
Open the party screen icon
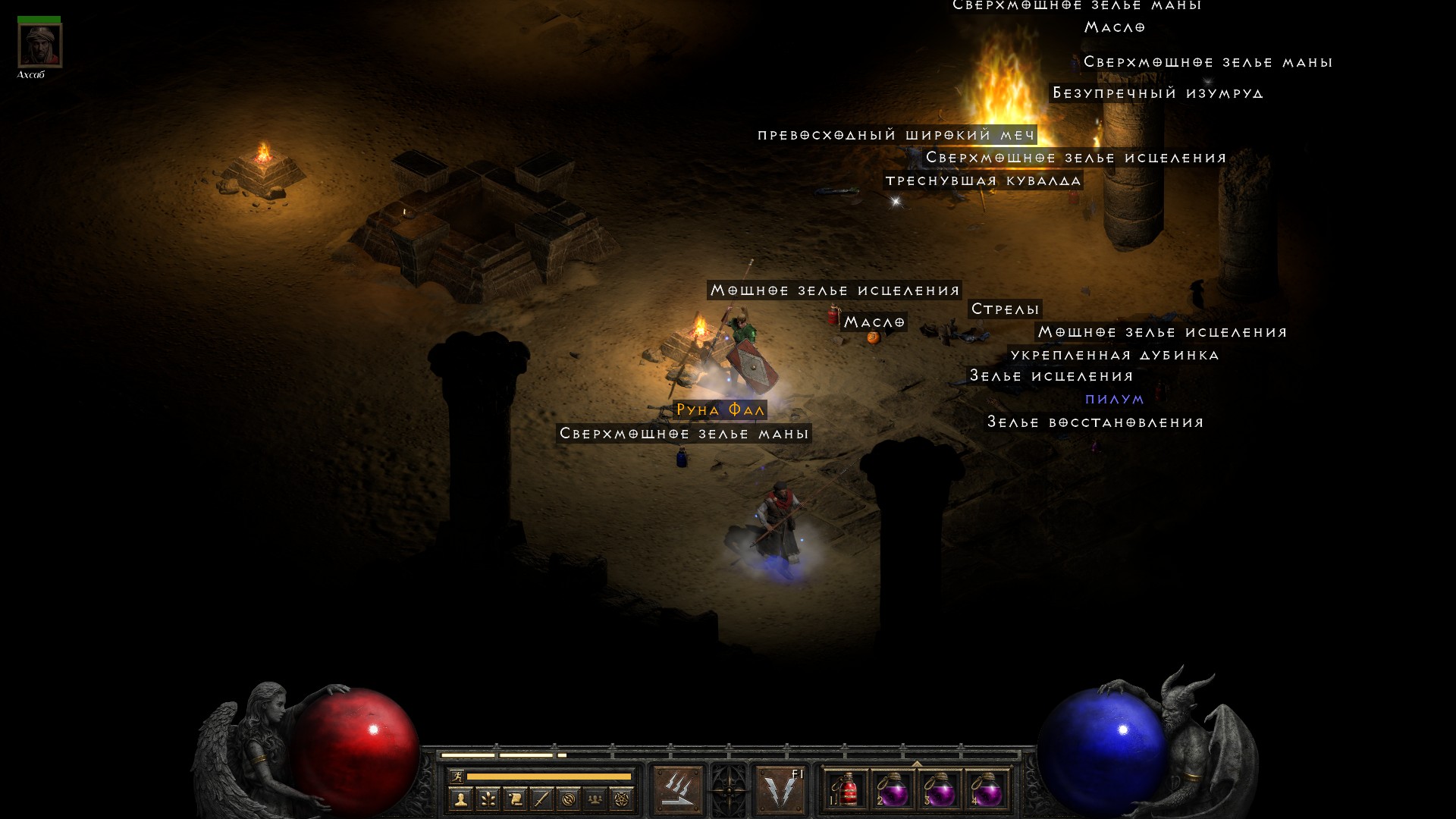point(595,799)
